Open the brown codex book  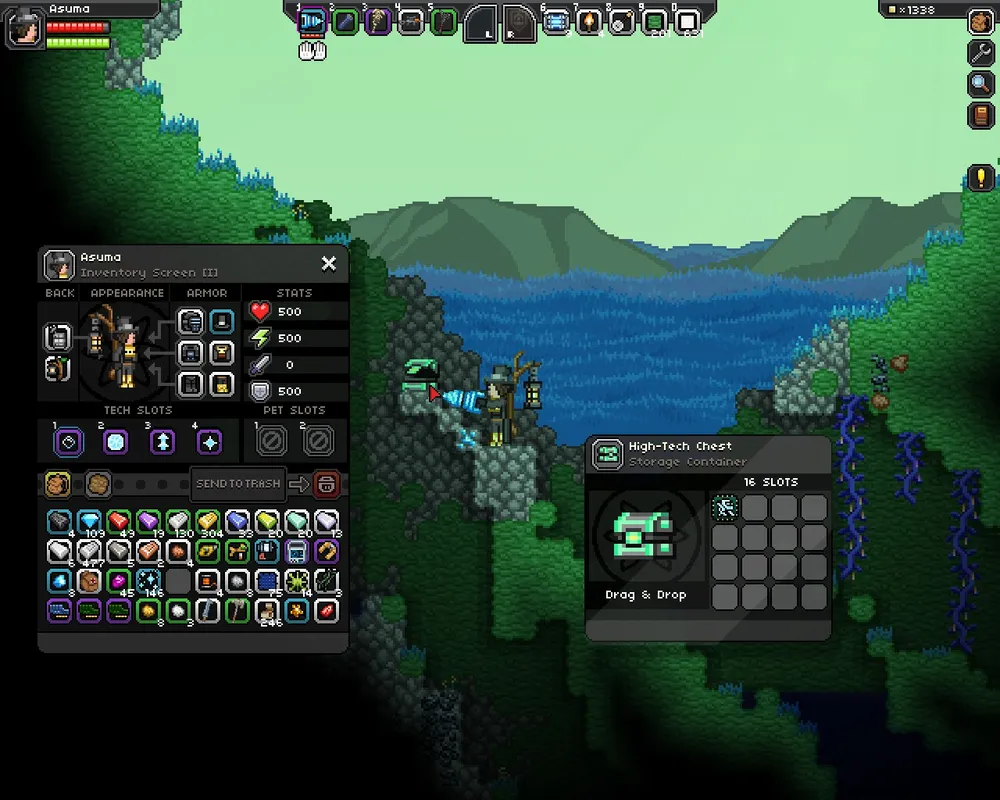pos(981,115)
